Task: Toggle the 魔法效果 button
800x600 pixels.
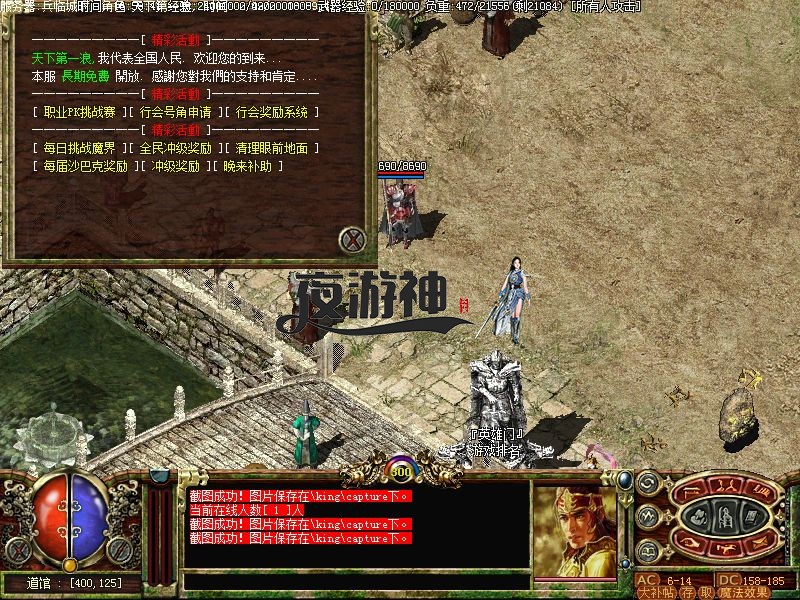Action: click(x=743, y=592)
